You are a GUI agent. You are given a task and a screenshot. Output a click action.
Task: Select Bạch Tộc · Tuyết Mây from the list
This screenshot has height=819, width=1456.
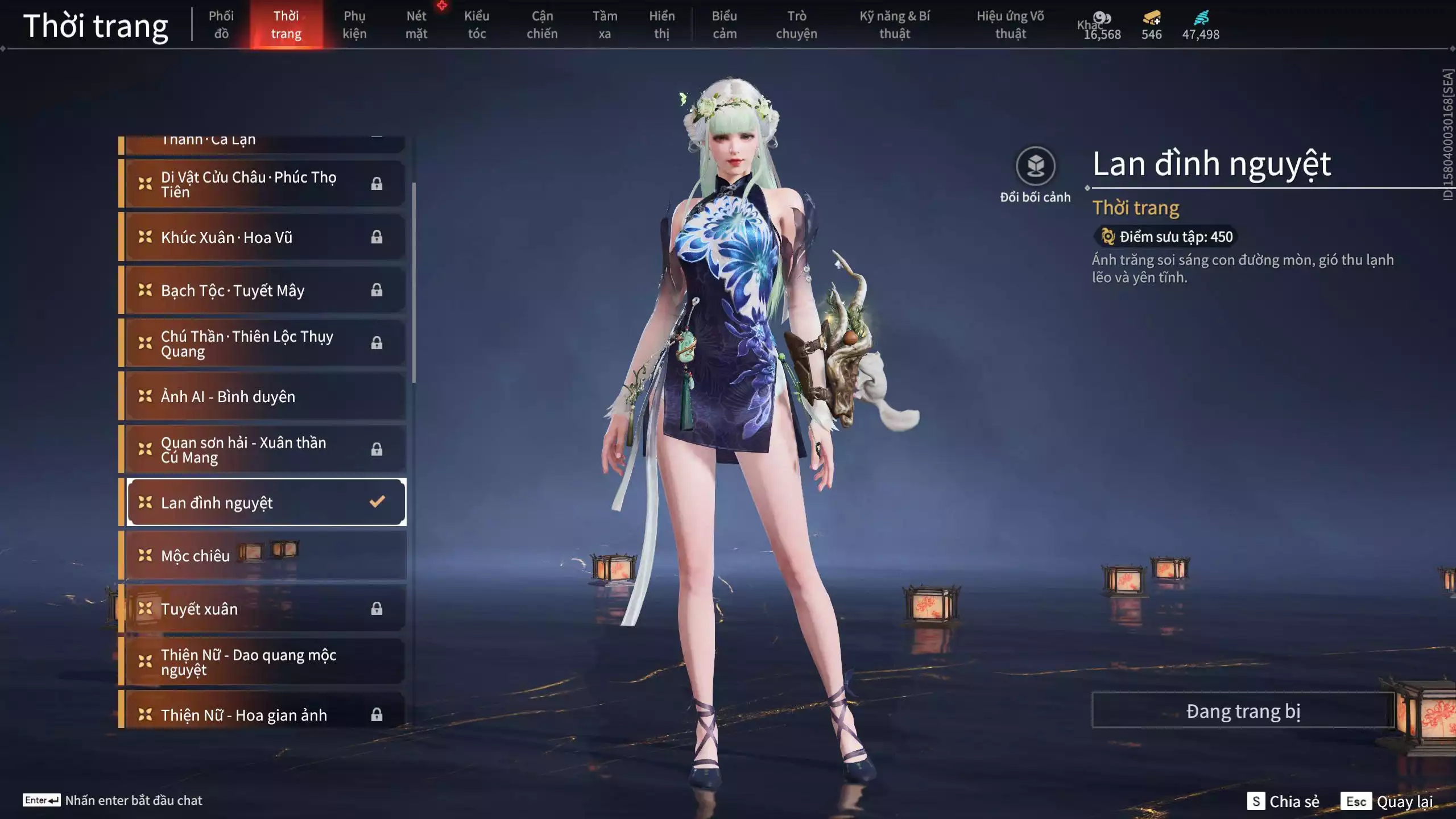(233, 290)
